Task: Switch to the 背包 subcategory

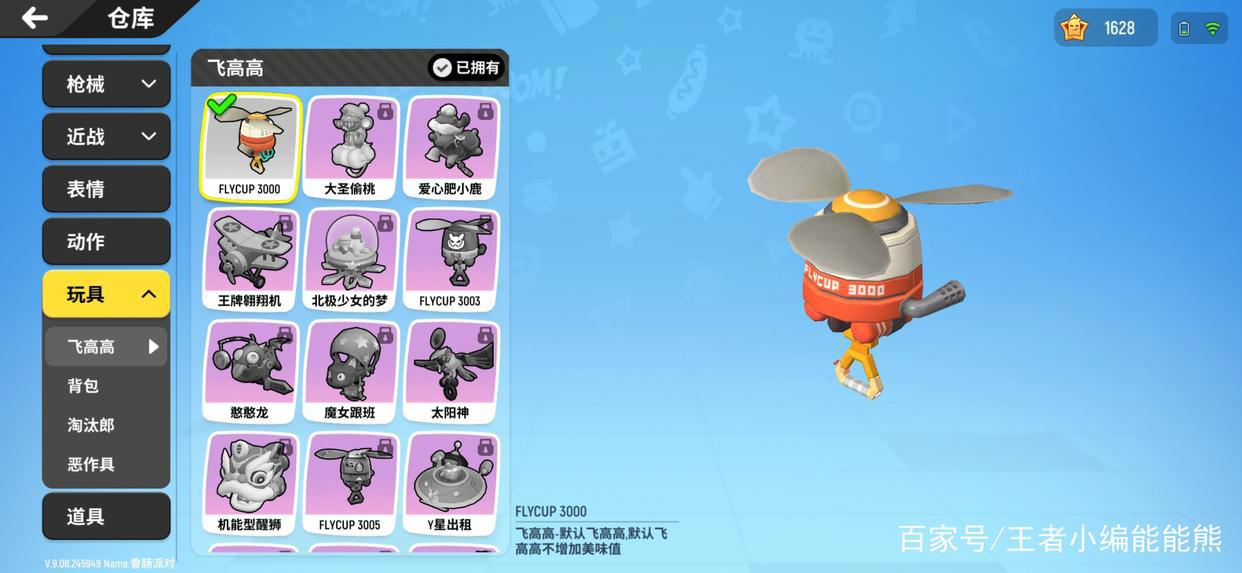Action: 84,386
